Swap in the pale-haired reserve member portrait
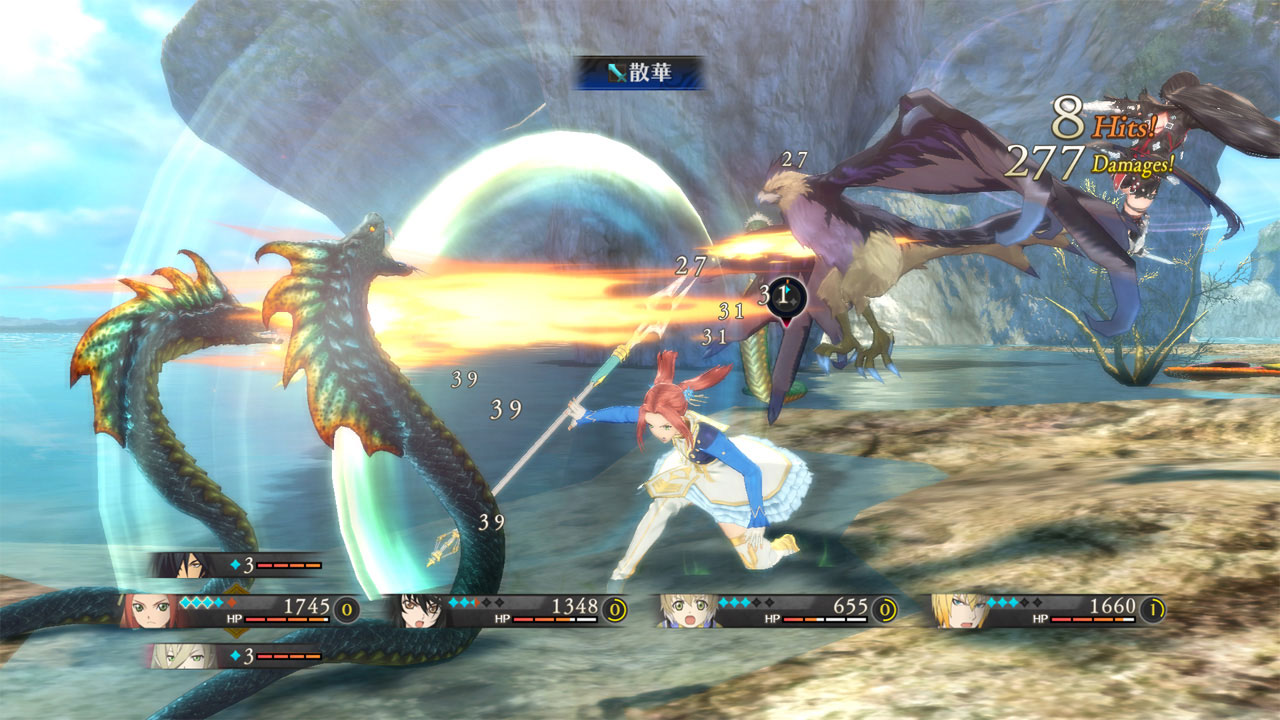This screenshot has width=1280, height=720. coord(174,656)
